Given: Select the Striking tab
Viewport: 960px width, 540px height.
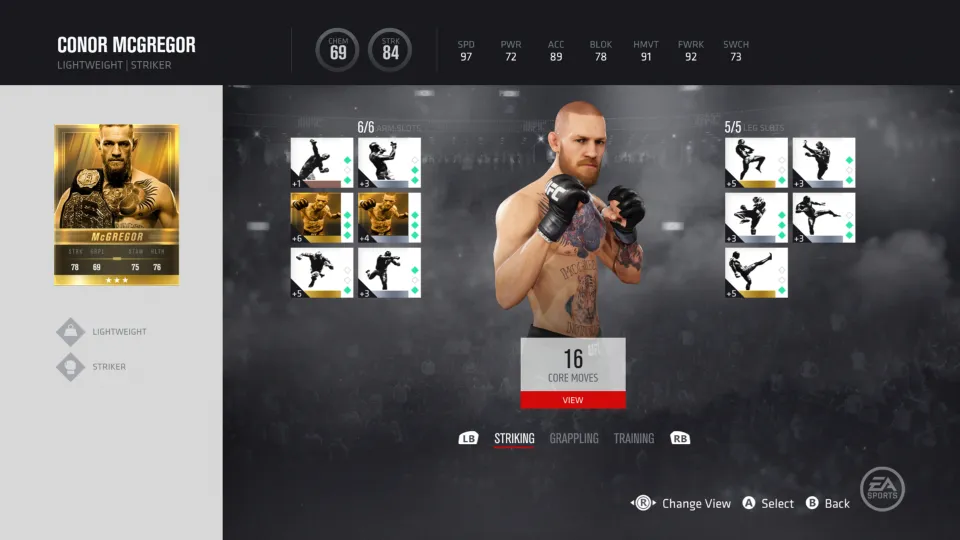Looking at the screenshot, I should click(x=514, y=438).
